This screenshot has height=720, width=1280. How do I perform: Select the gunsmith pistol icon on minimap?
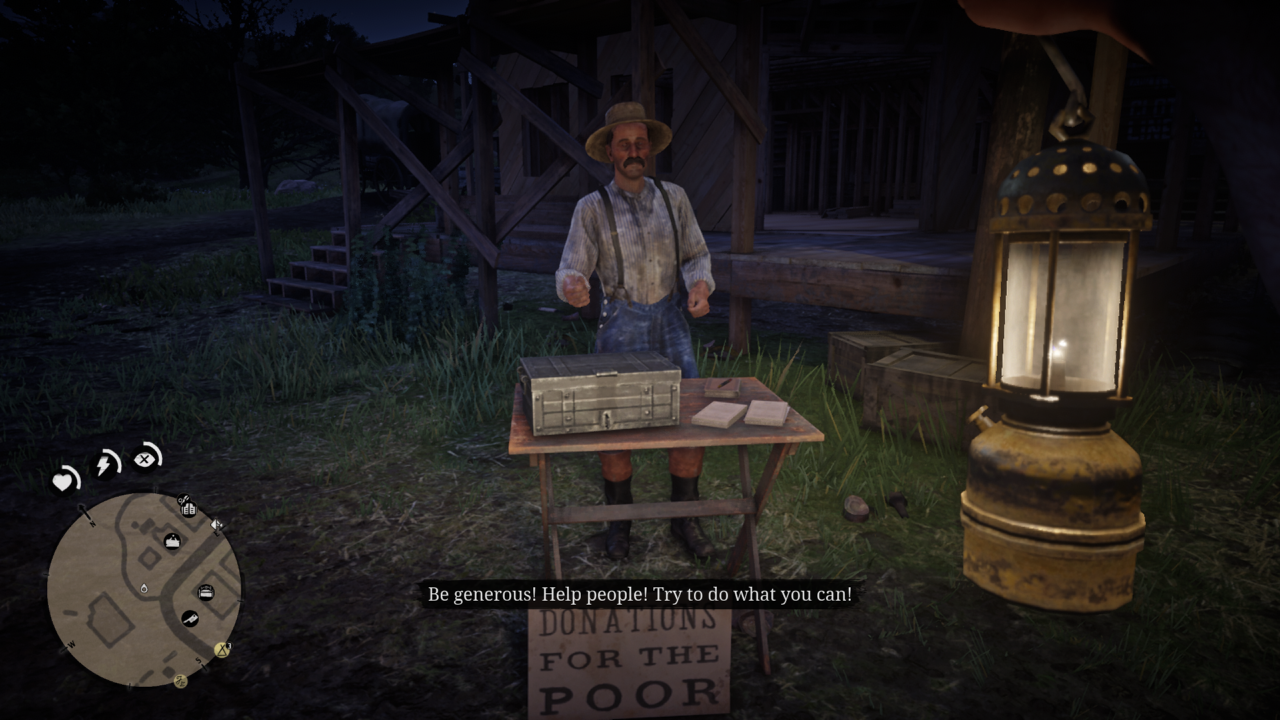(x=182, y=499)
